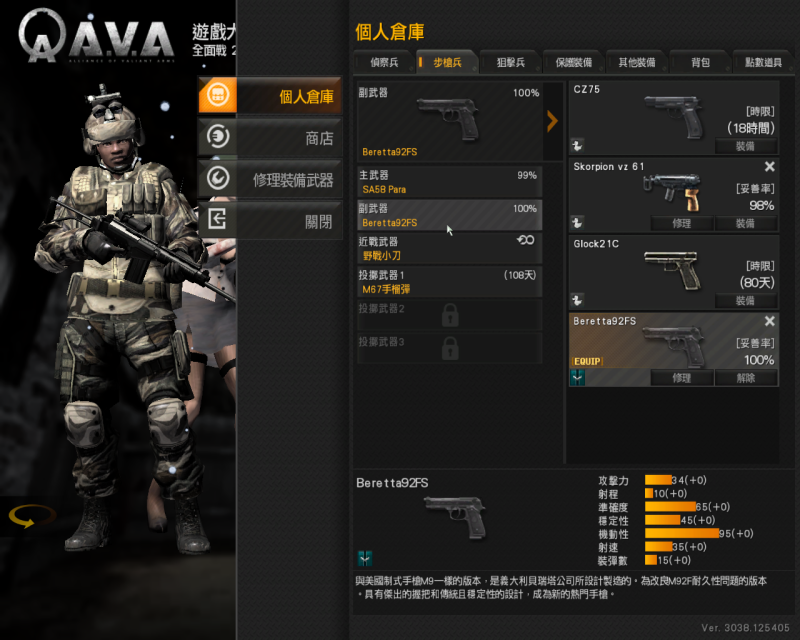The height and width of the screenshot is (640, 800).
Task: Repair the Skorpion vz 61 with 修理
Action: coord(681,223)
